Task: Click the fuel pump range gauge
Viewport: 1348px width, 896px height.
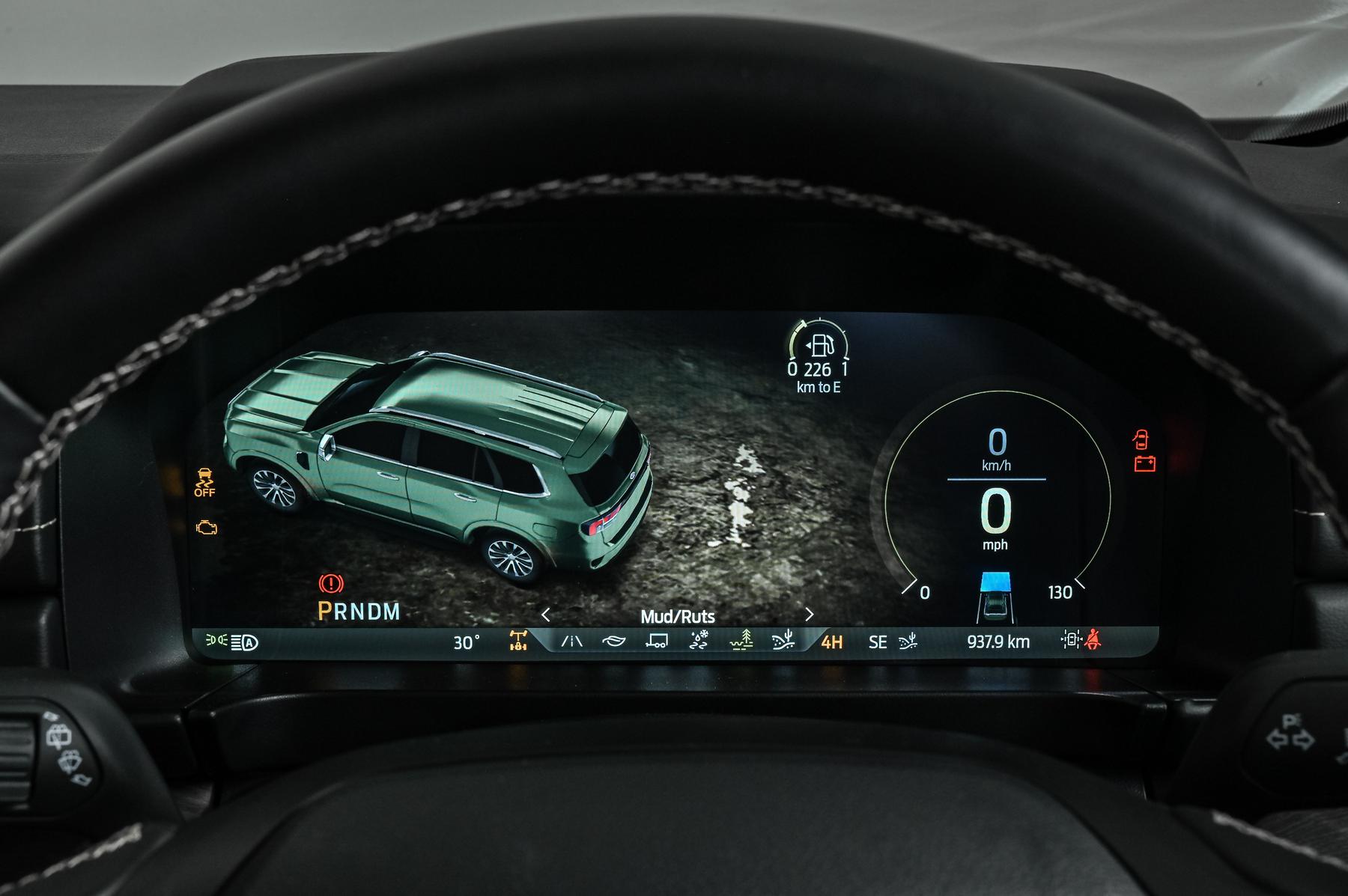Action: (x=819, y=347)
